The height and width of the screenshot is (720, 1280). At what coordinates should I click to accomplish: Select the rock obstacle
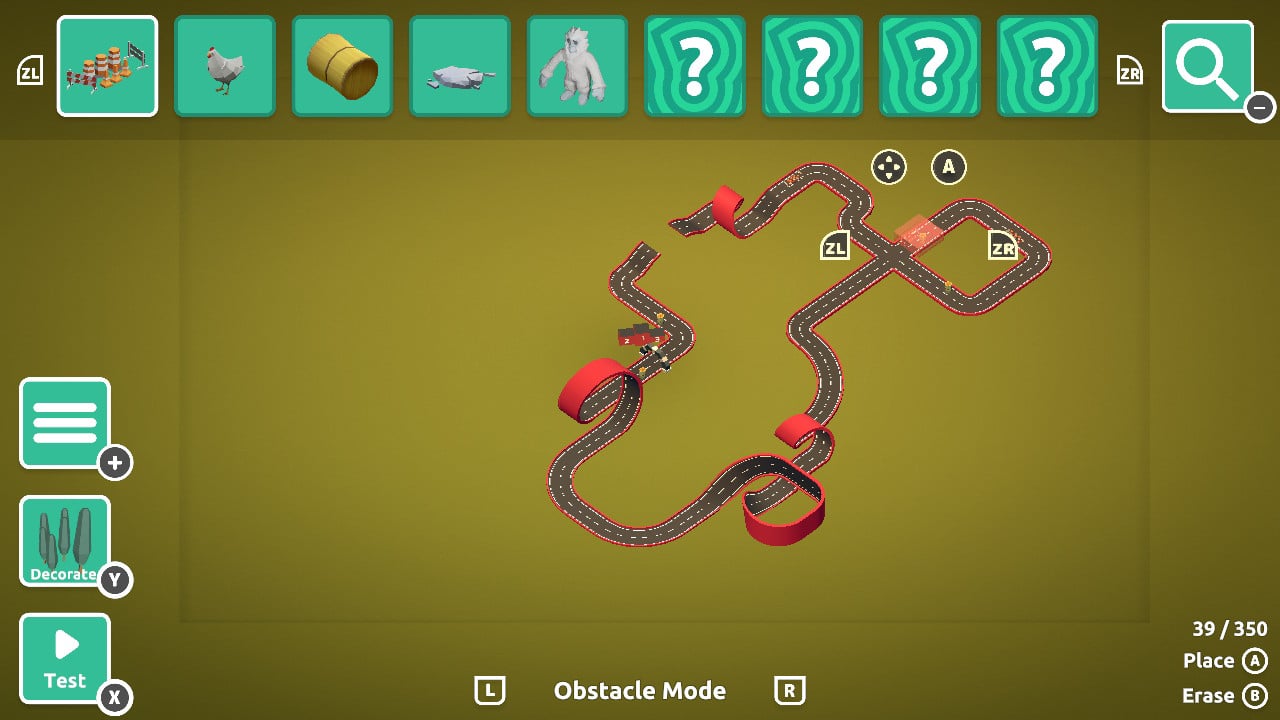[x=460, y=66]
